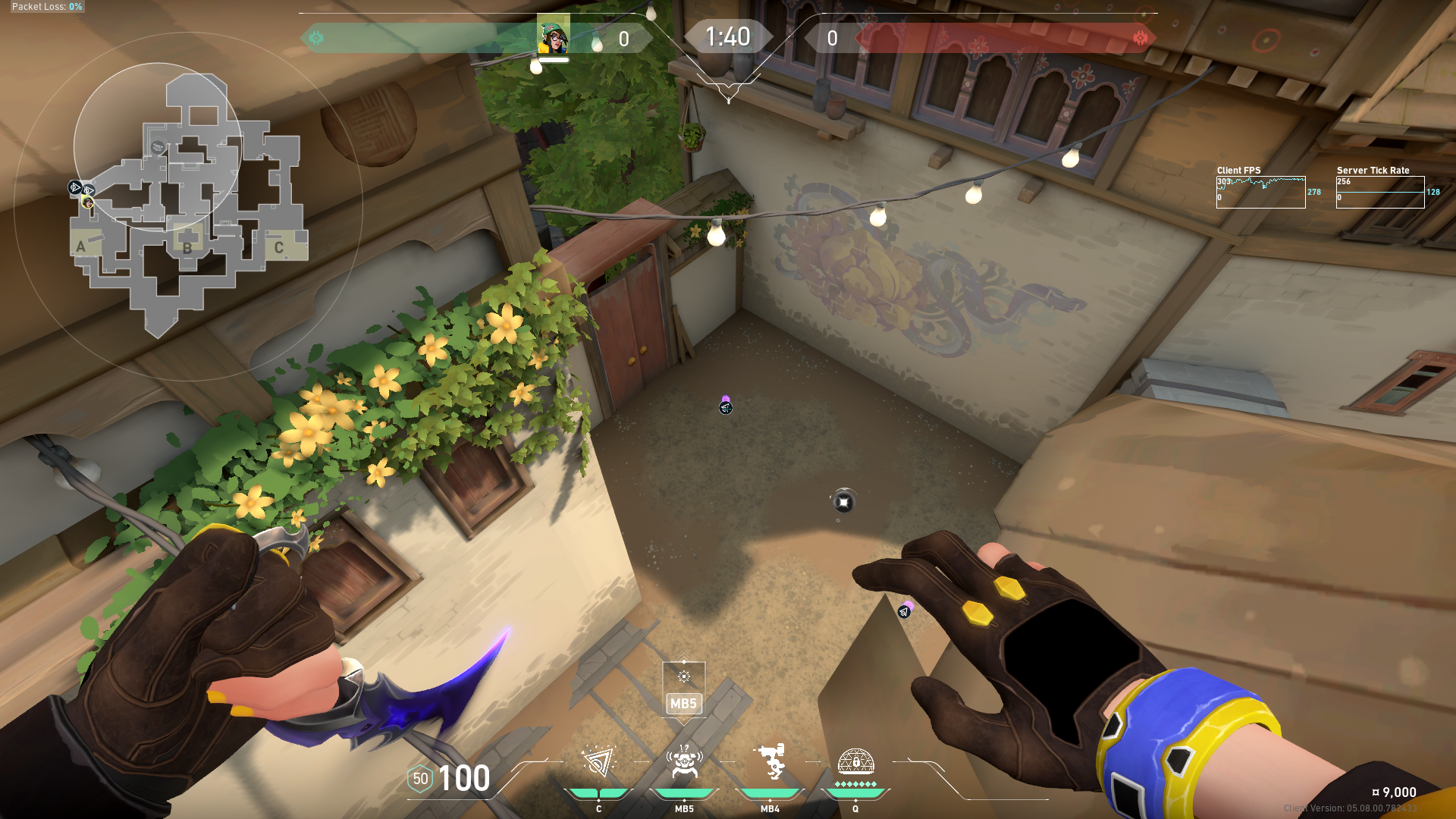Activate the Turret ability icon
Screen dimensions: 1456x819
(770, 762)
